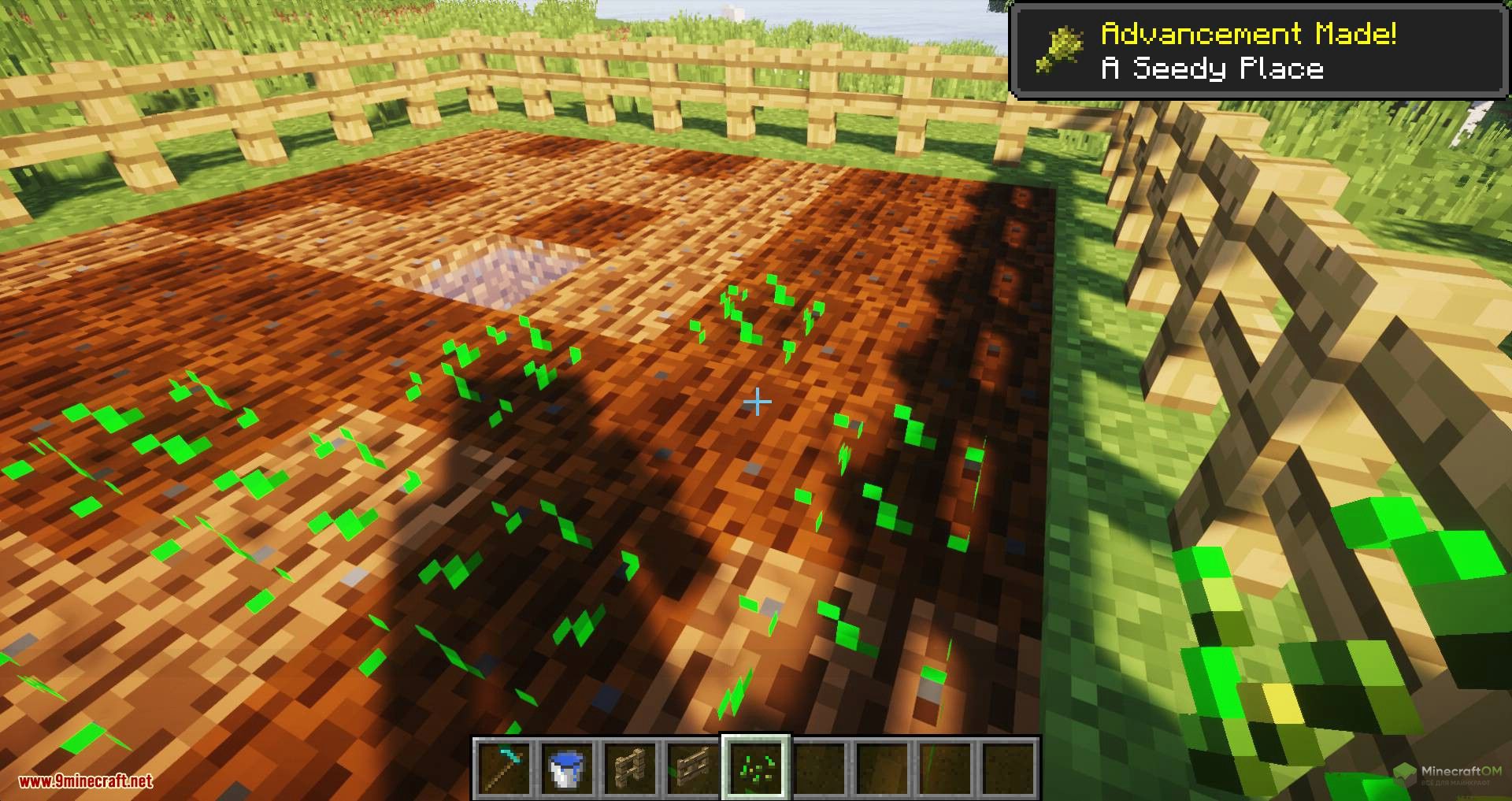The image size is (1512, 801).
Task: Select the wheat seeds hotbar slot
Action: click(756, 767)
